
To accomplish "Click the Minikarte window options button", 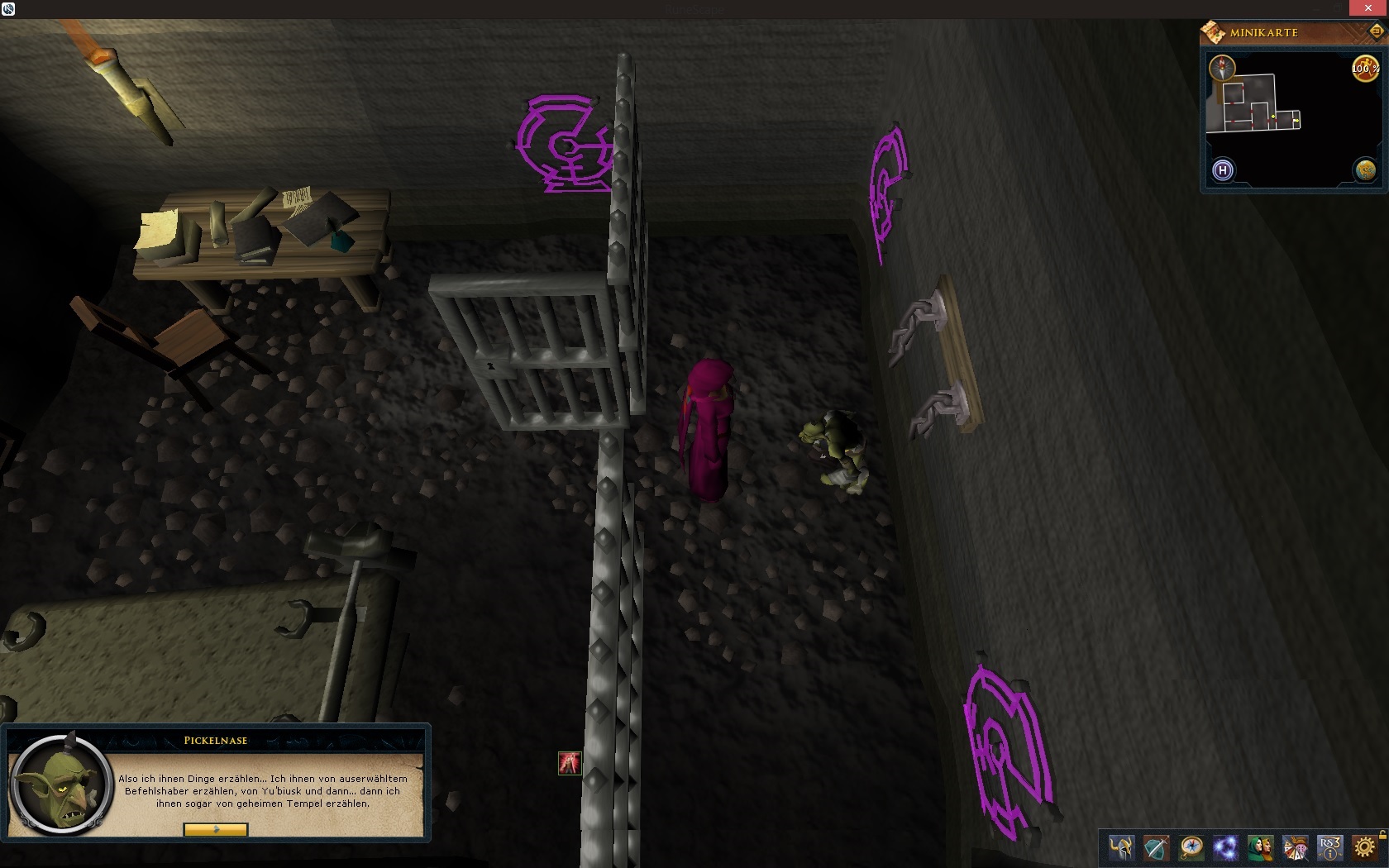I will click(x=1377, y=31).
